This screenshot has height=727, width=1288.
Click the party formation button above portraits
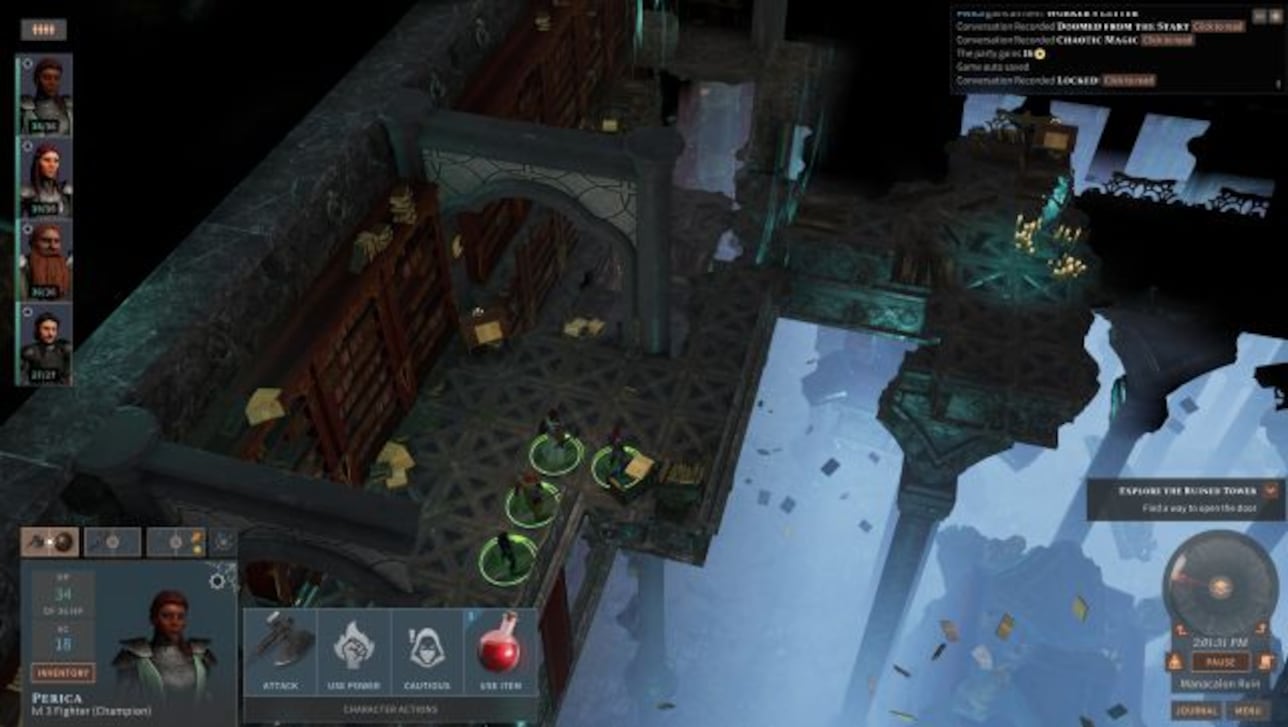pyautogui.click(x=43, y=30)
